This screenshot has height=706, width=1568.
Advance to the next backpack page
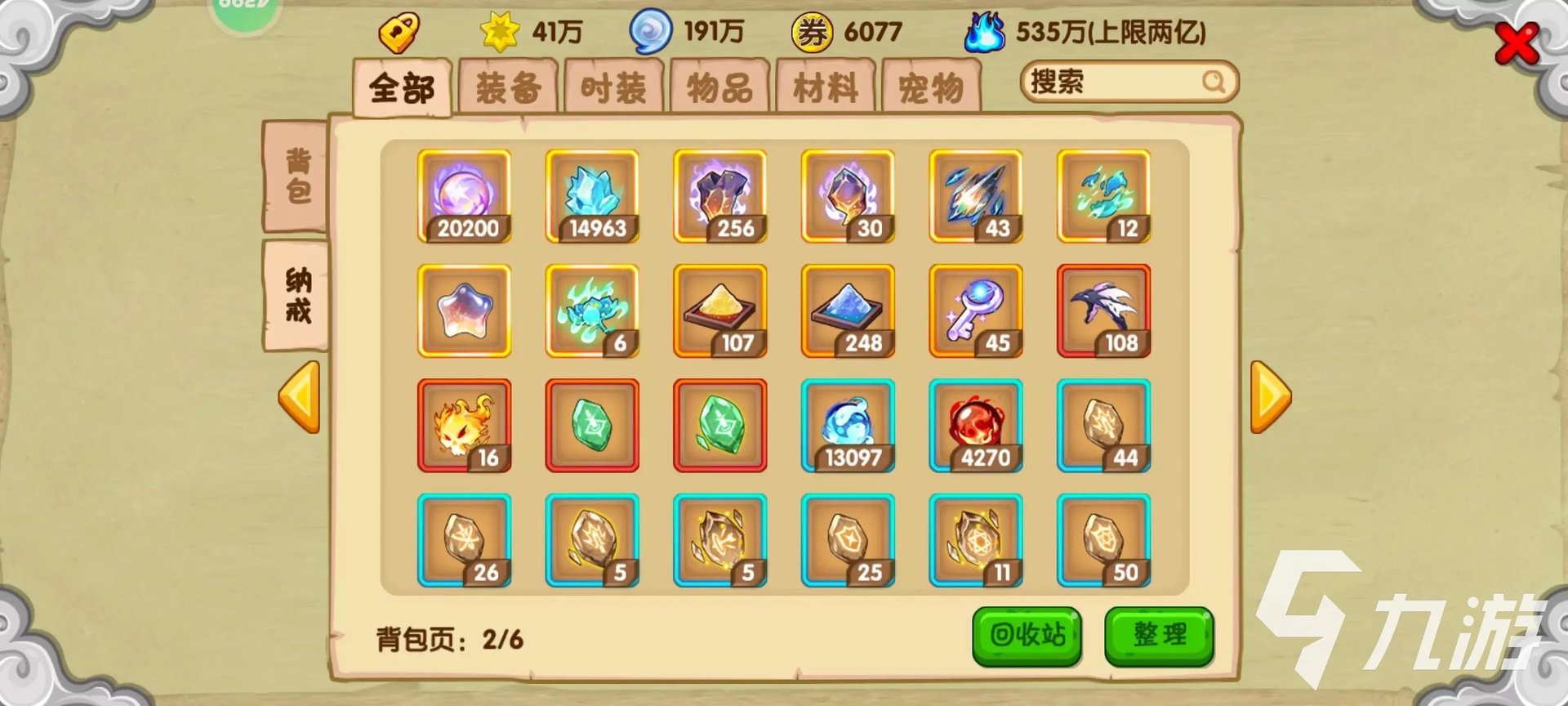tap(1270, 397)
